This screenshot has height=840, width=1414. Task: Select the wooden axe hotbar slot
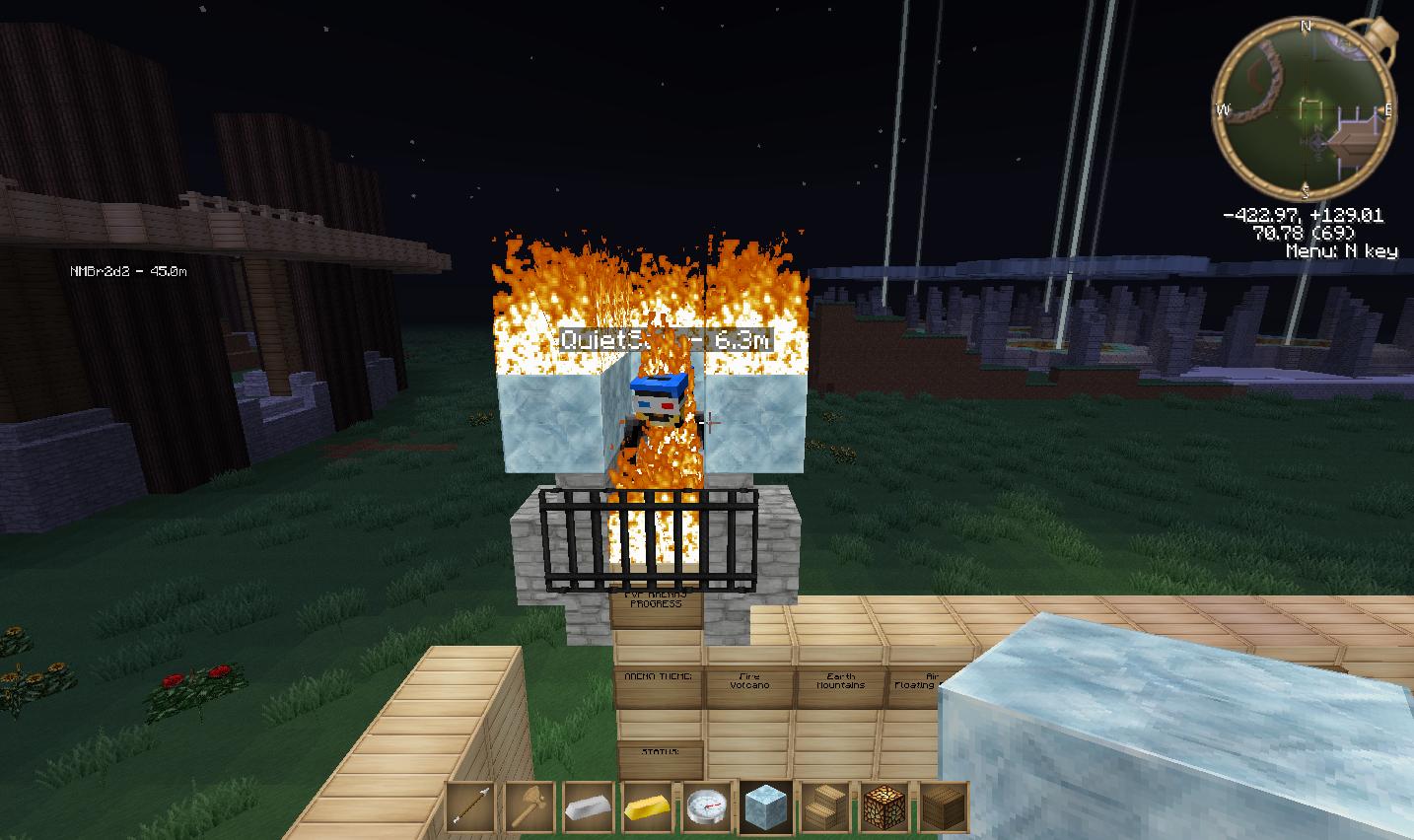[x=530, y=808]
